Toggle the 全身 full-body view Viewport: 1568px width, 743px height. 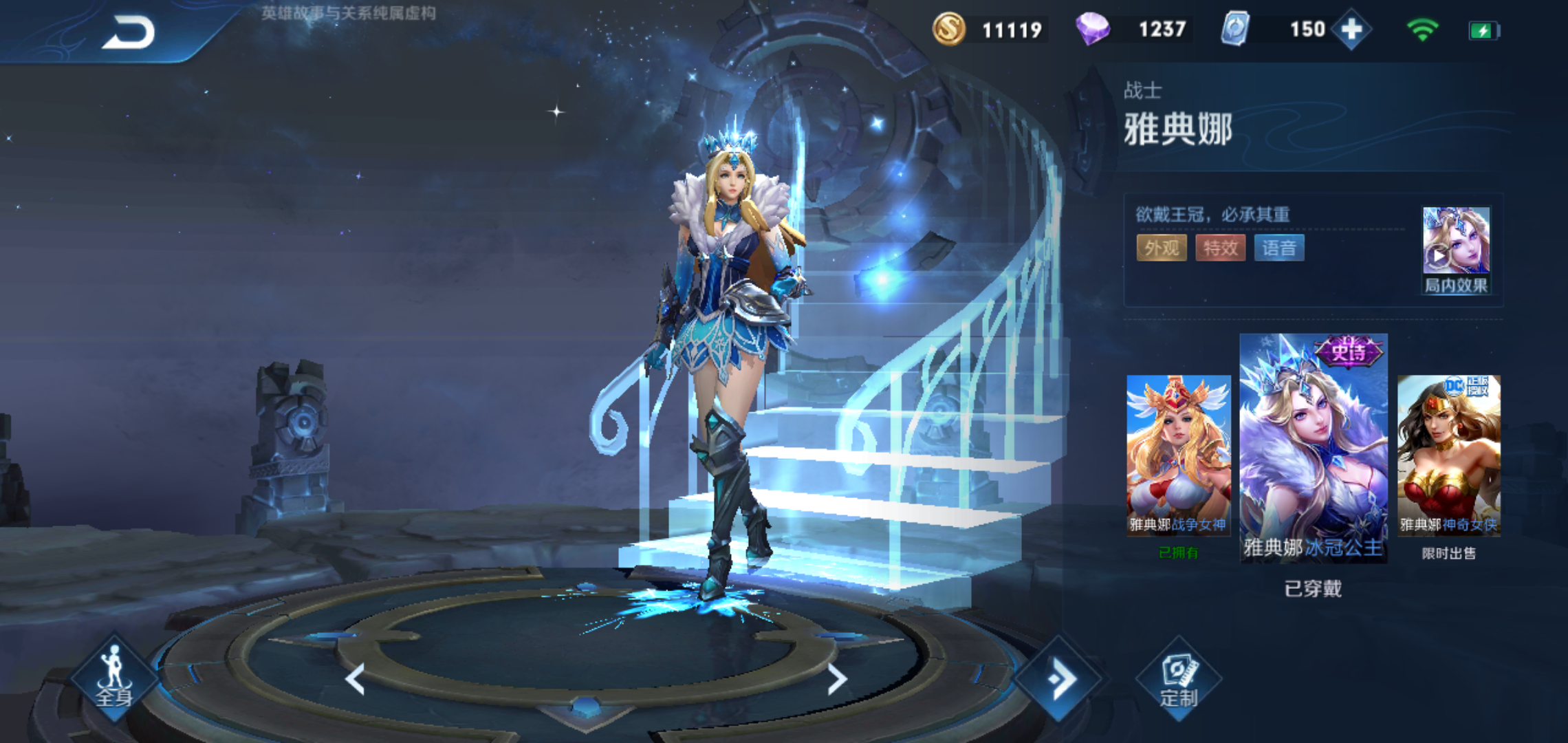(114, 678)
